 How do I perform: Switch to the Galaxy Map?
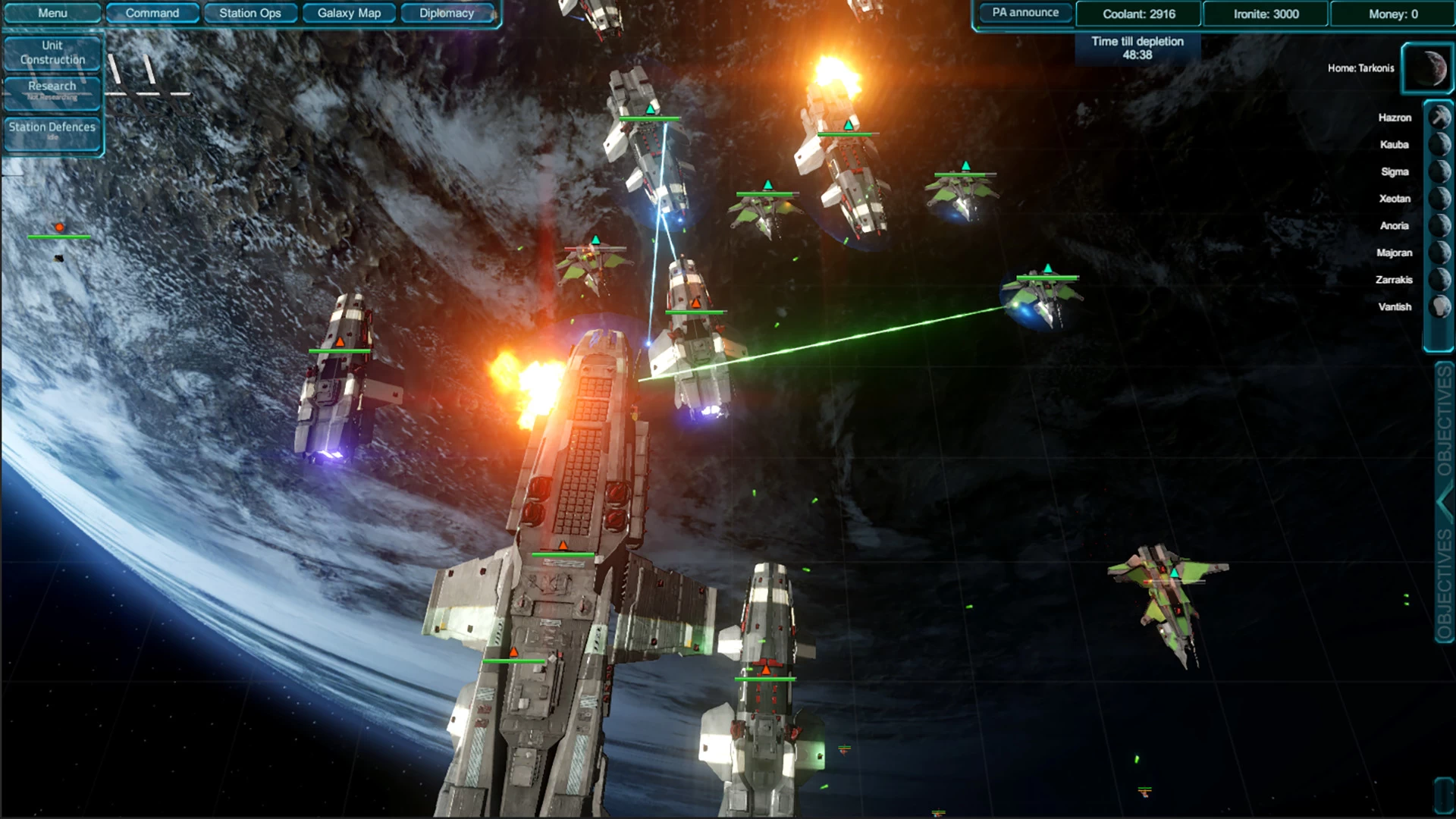[348, 12]
